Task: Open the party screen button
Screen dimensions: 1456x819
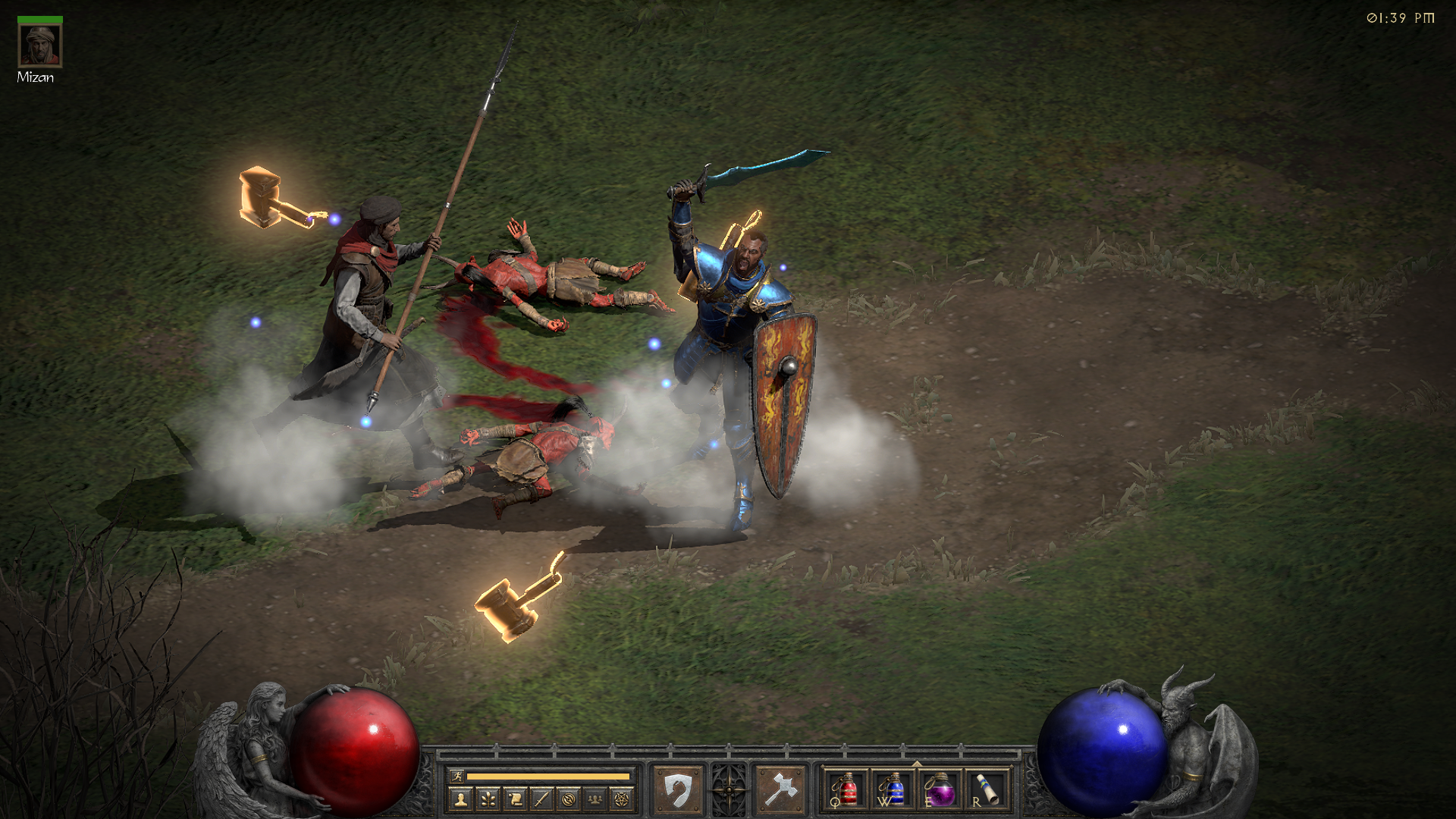Action: click(x=595, y=799)
